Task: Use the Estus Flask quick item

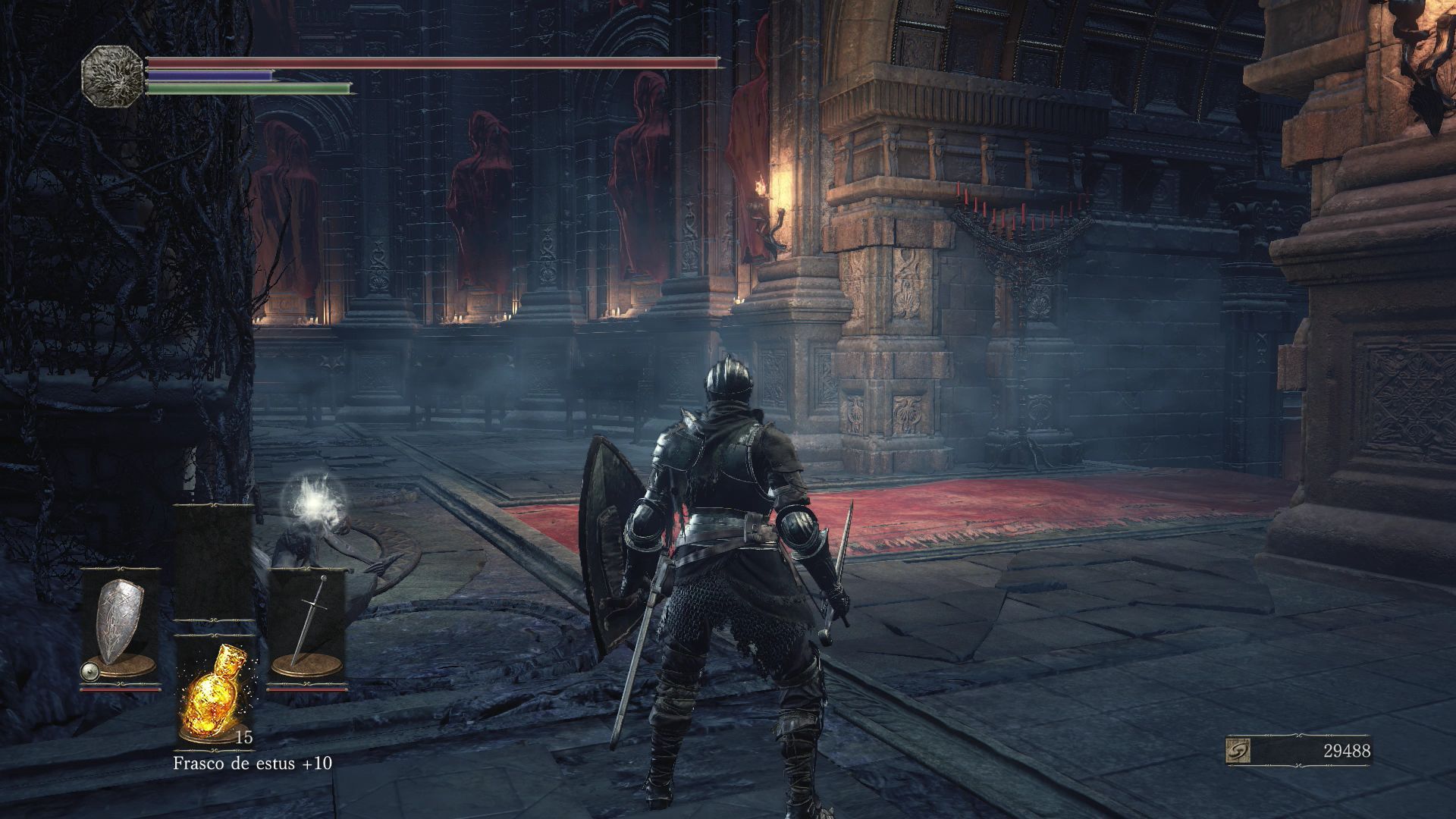Action: pyautogui.click(x=213, y=691)
